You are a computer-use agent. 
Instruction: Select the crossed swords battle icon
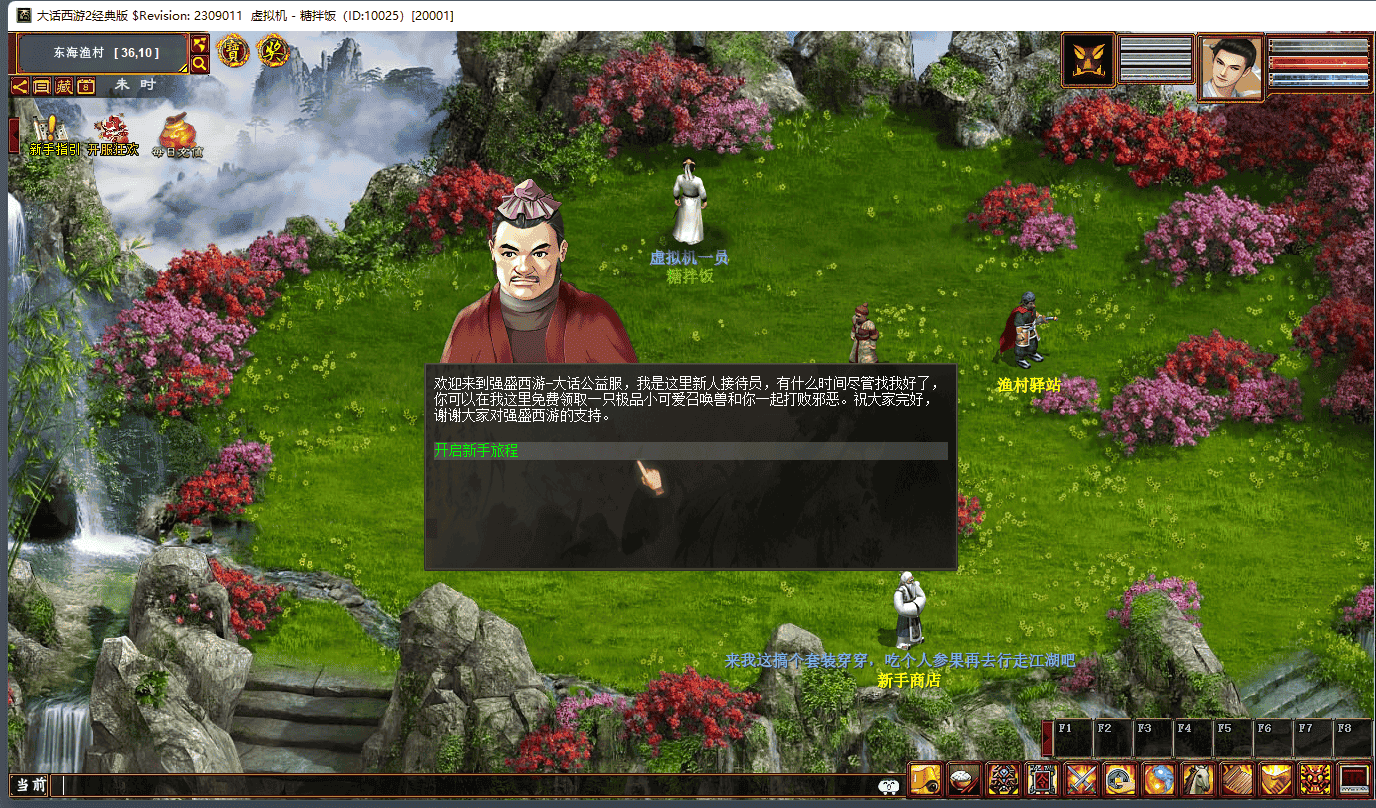point(1080,778)
